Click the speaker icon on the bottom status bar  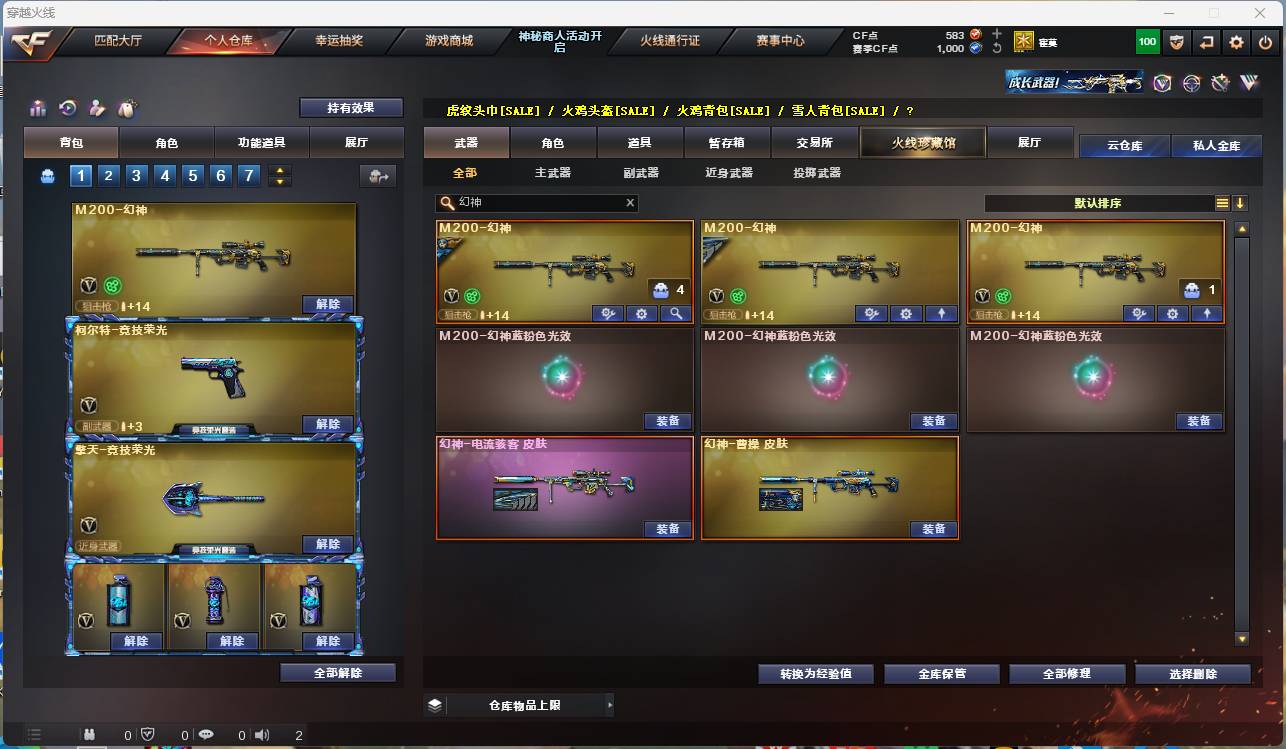pos(261,733)
